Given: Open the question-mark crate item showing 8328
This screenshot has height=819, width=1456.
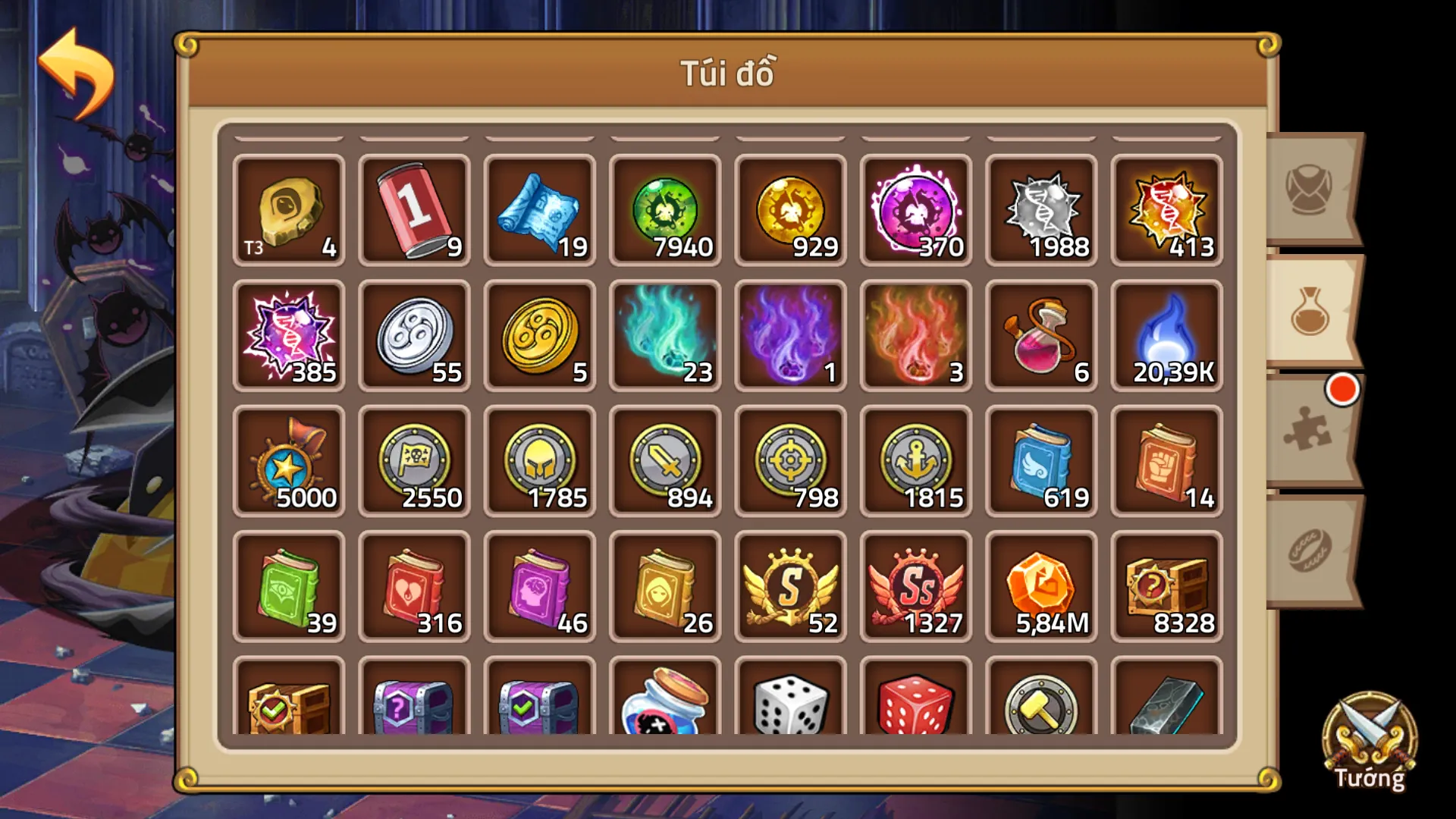Looking at the screenshot, I should [x=1166, y=584].
